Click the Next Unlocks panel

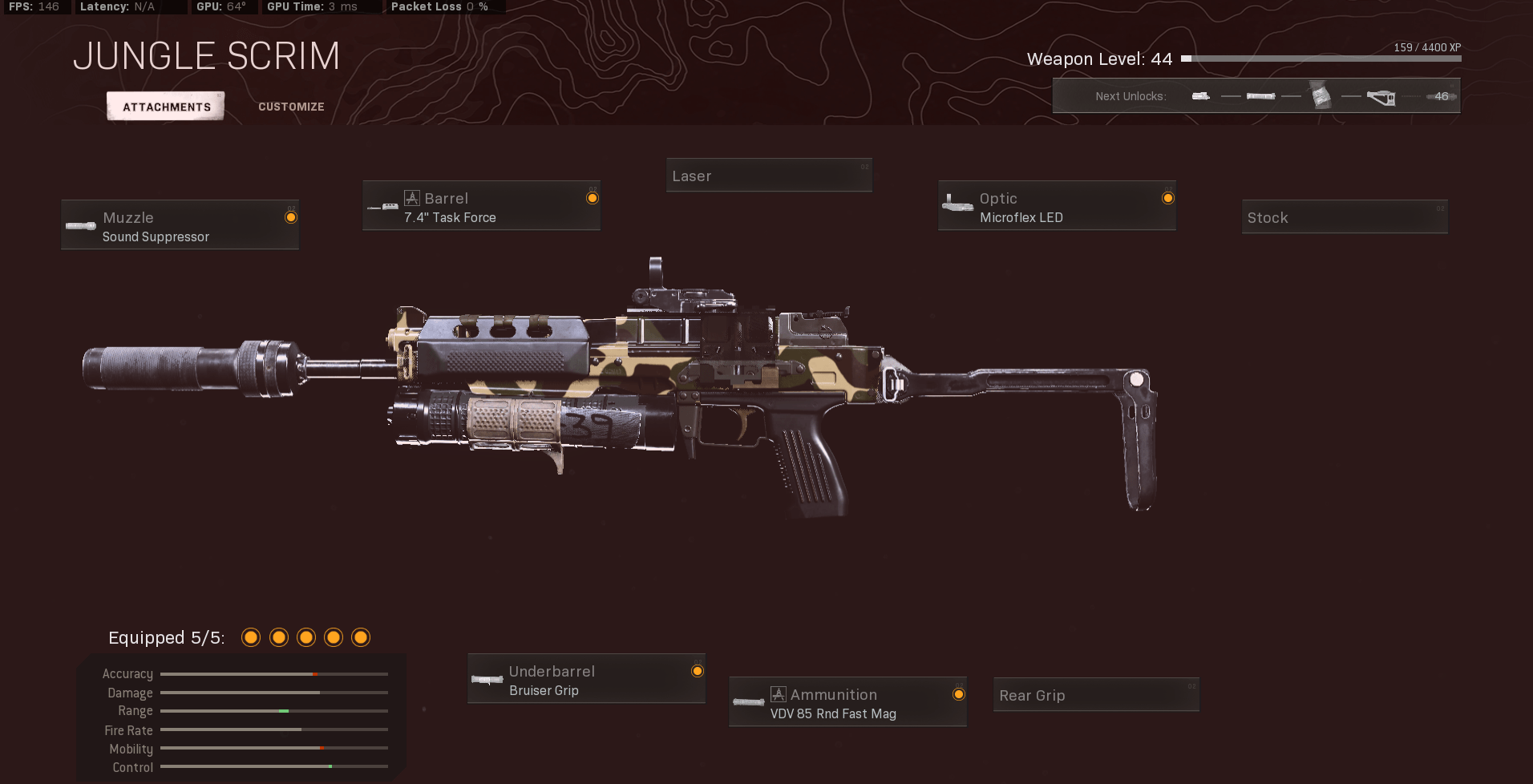[1256, 95]
